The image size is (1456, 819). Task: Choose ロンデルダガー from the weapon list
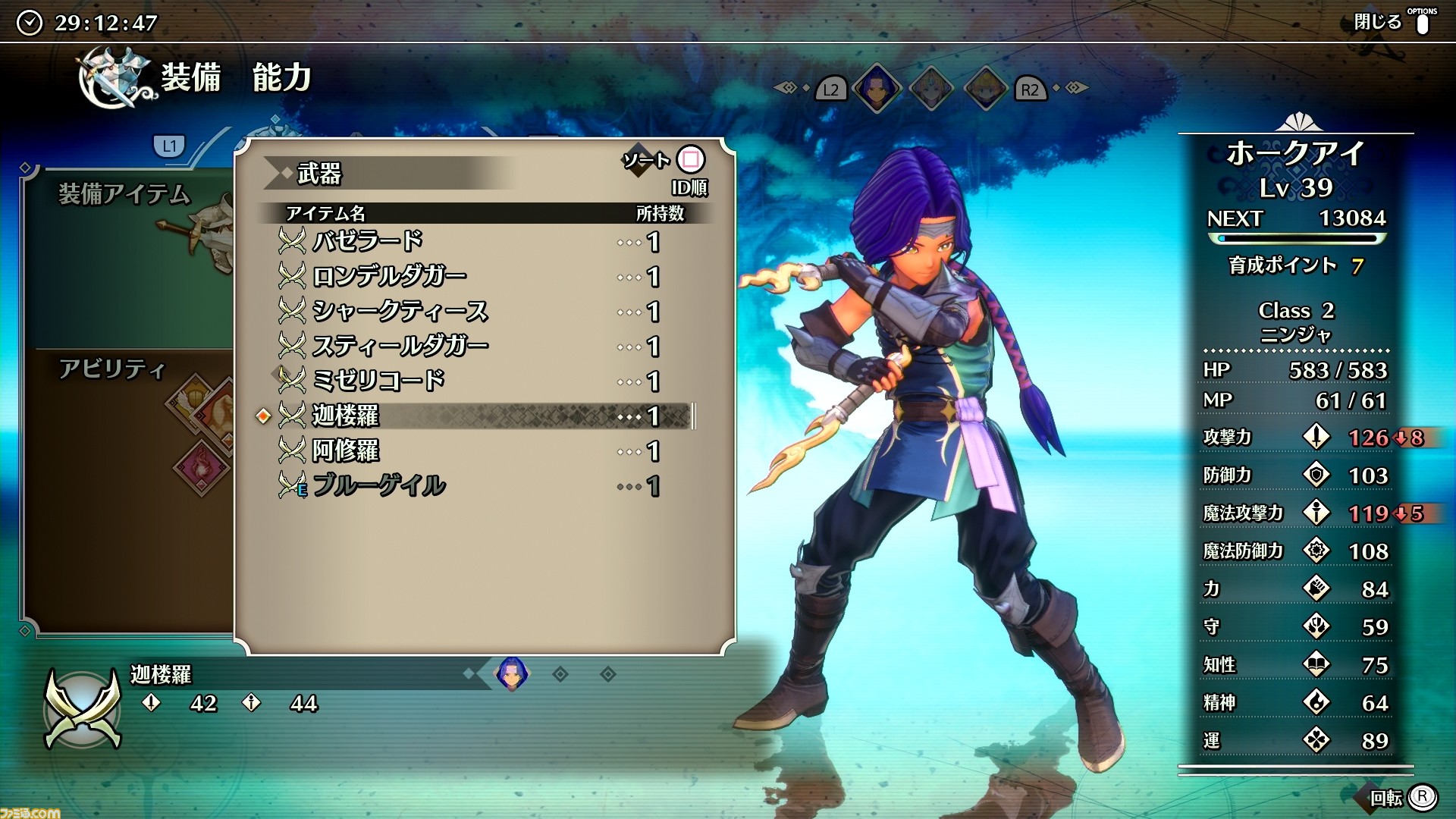[x=389, y=276]
